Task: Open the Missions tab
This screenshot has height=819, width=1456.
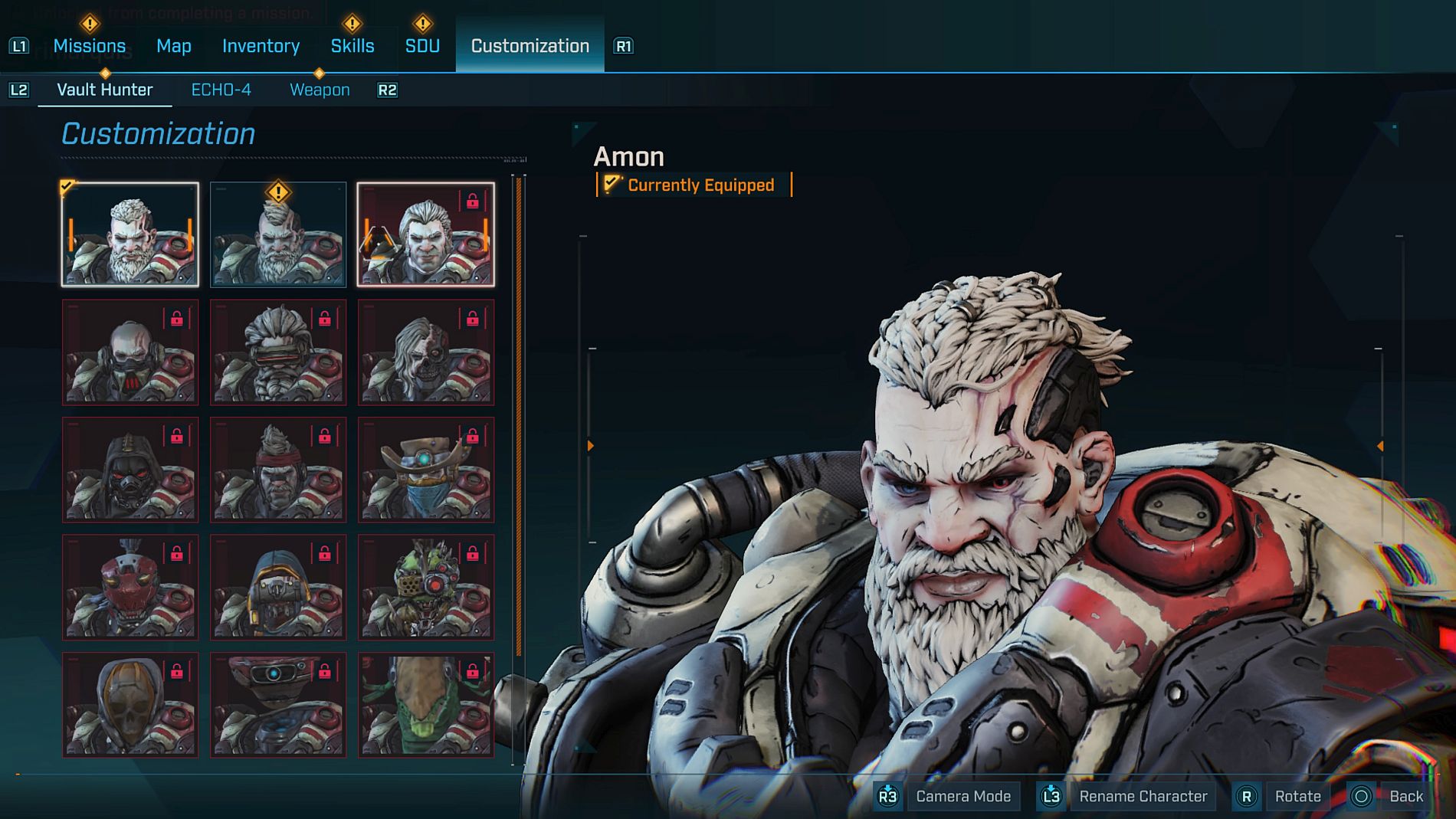Action: tap(89, 46)
